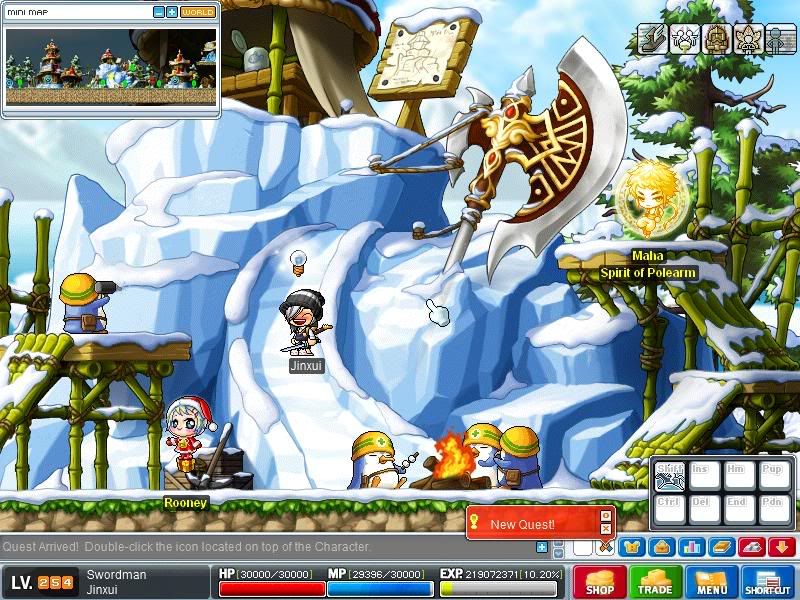Screen dimensions: 800x600
Task: Click the mini map view
Action: pos(110,67)
